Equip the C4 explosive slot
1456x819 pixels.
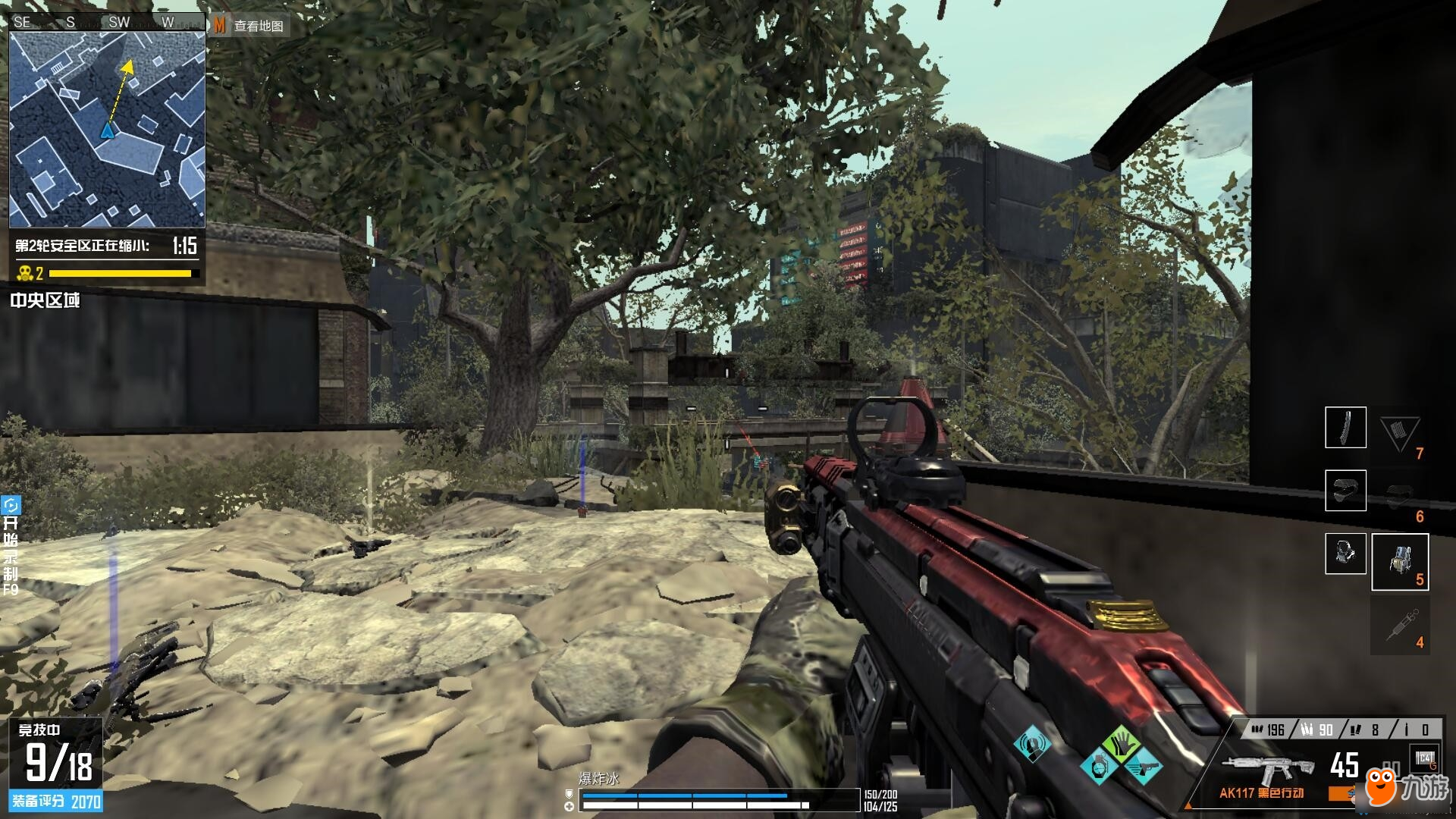pos(1424,759)
